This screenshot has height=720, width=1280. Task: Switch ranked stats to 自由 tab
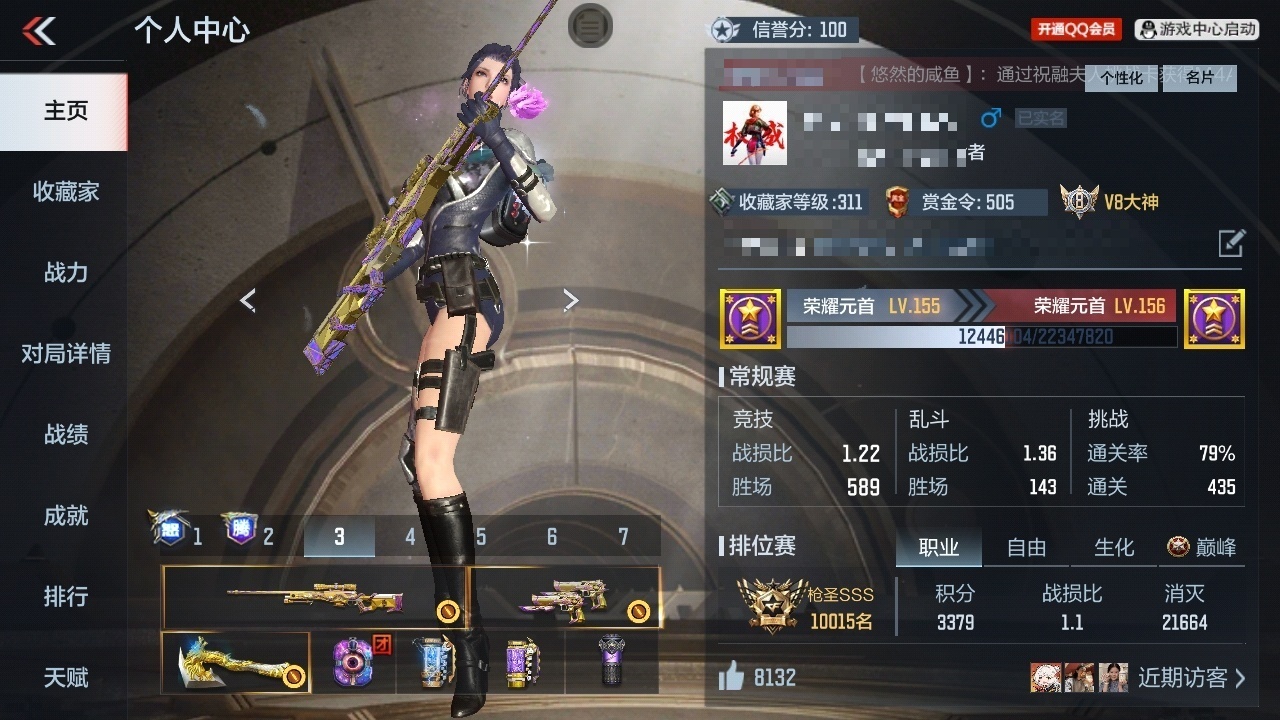pos(1026,547)
